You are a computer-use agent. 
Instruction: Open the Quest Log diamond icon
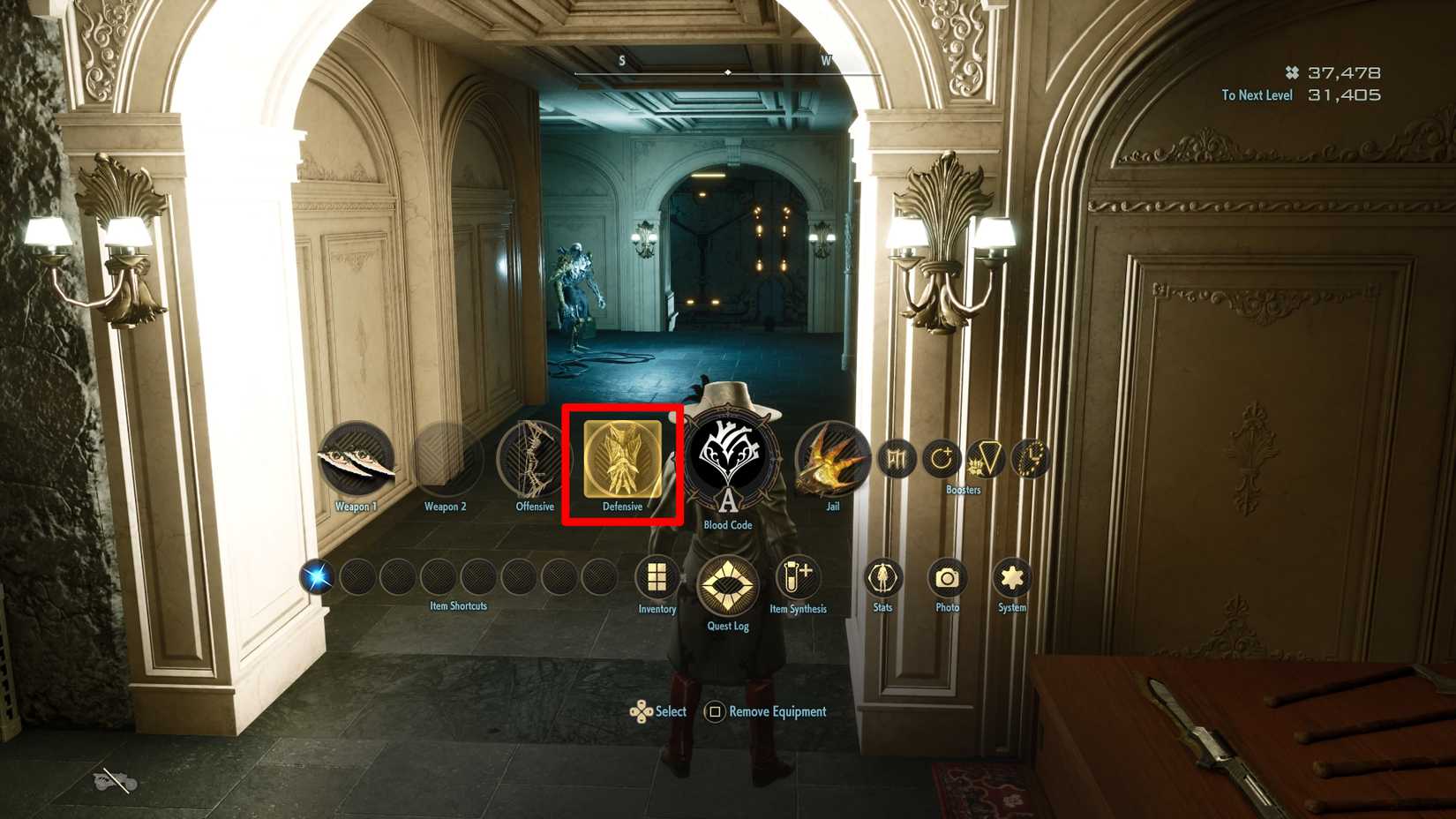(727, 582)
